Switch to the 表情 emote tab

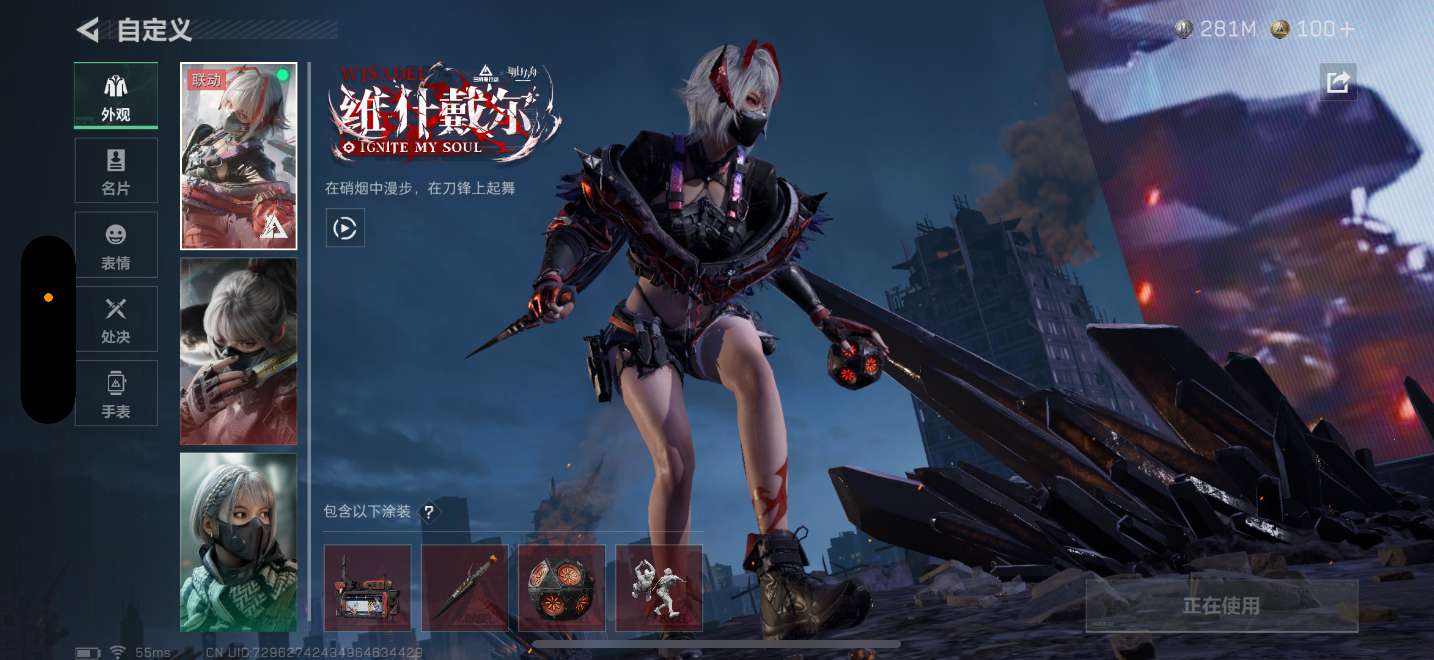pos(116,245)
